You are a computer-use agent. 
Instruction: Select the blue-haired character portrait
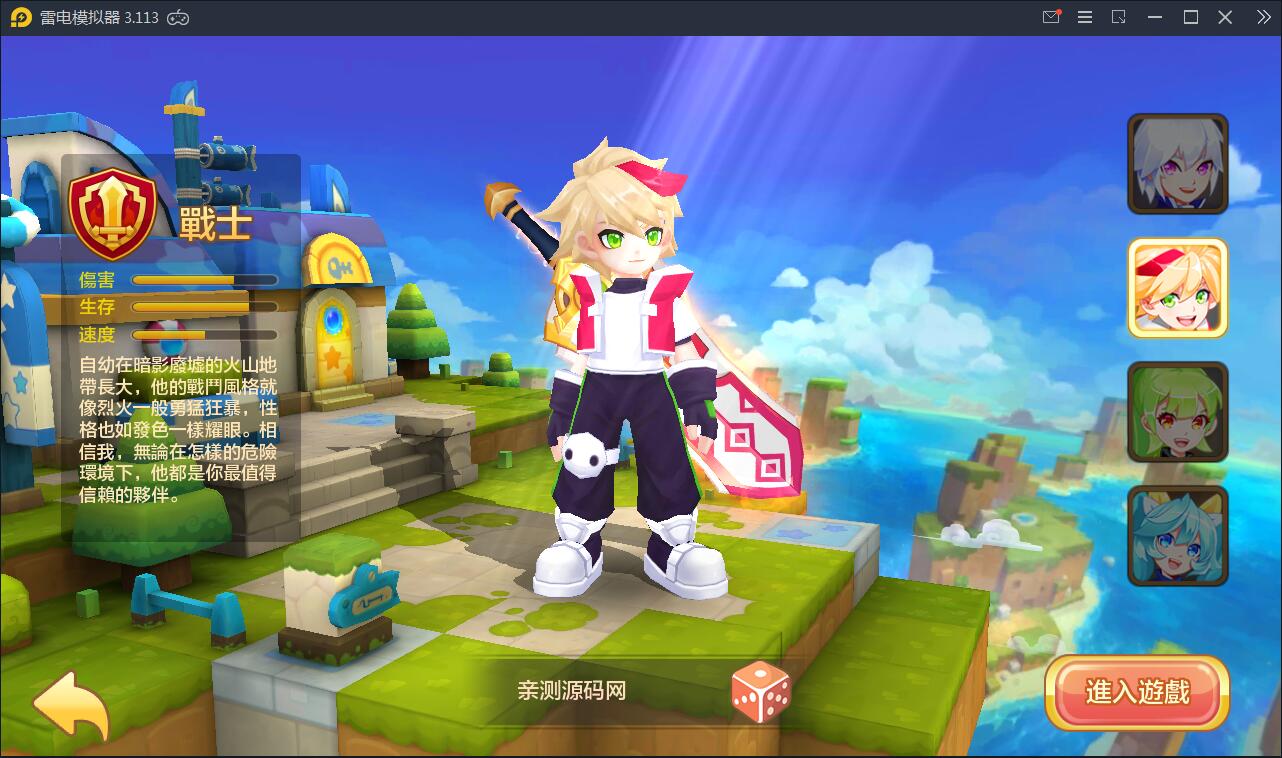point(1177,536)
